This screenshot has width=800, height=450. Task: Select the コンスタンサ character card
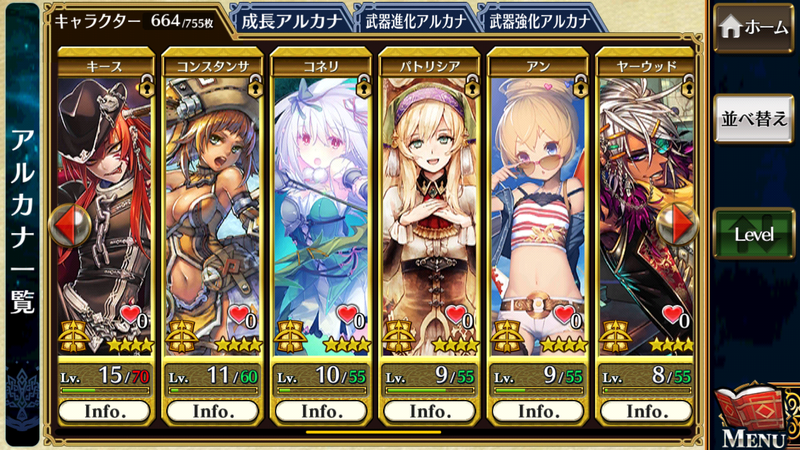point(212,210)
